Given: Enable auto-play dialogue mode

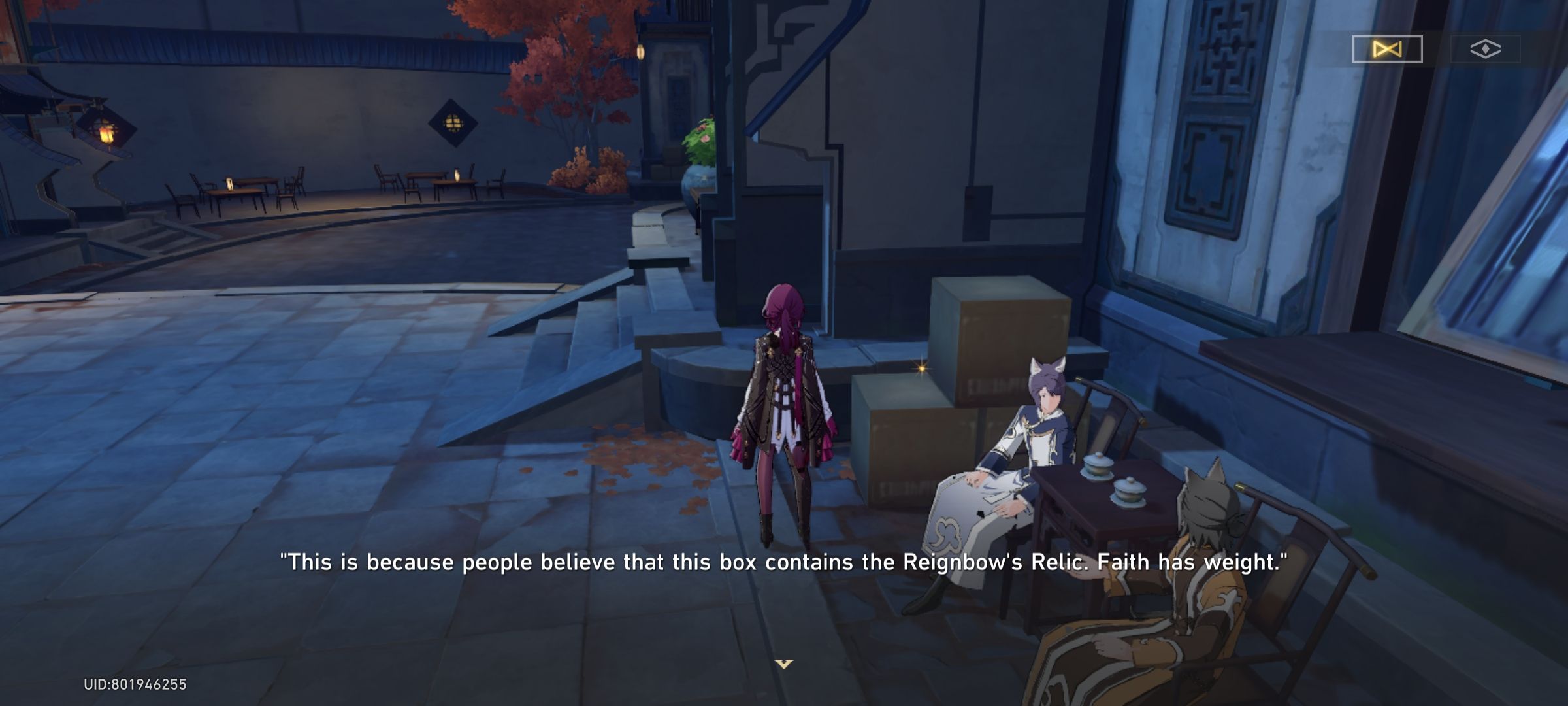Looking at the screenshot, I should 1386,48.
